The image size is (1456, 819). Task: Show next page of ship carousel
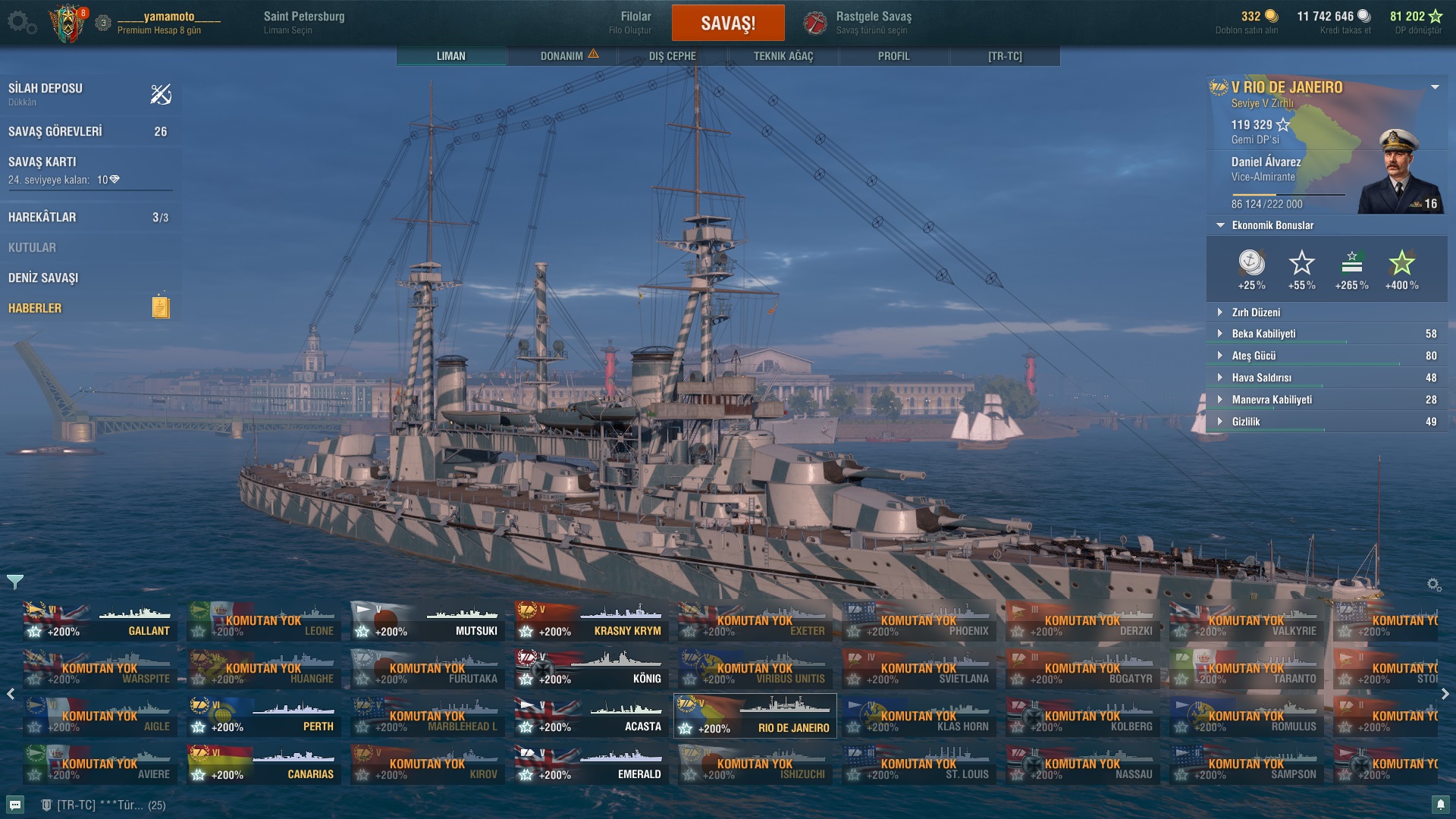(x=1445, y=694)
